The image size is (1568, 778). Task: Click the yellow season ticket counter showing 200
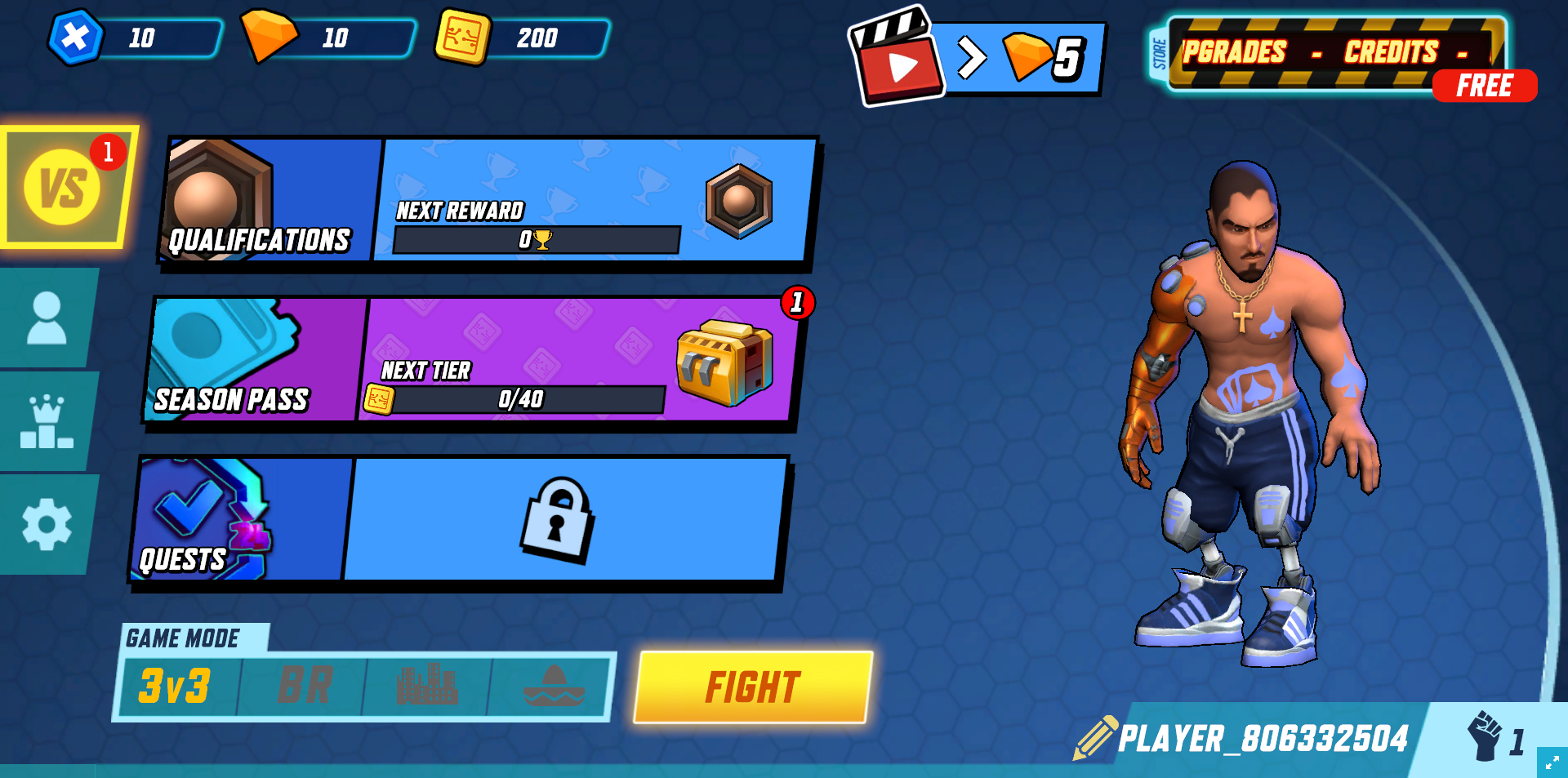pyautogui.click(x=523, y=38)
